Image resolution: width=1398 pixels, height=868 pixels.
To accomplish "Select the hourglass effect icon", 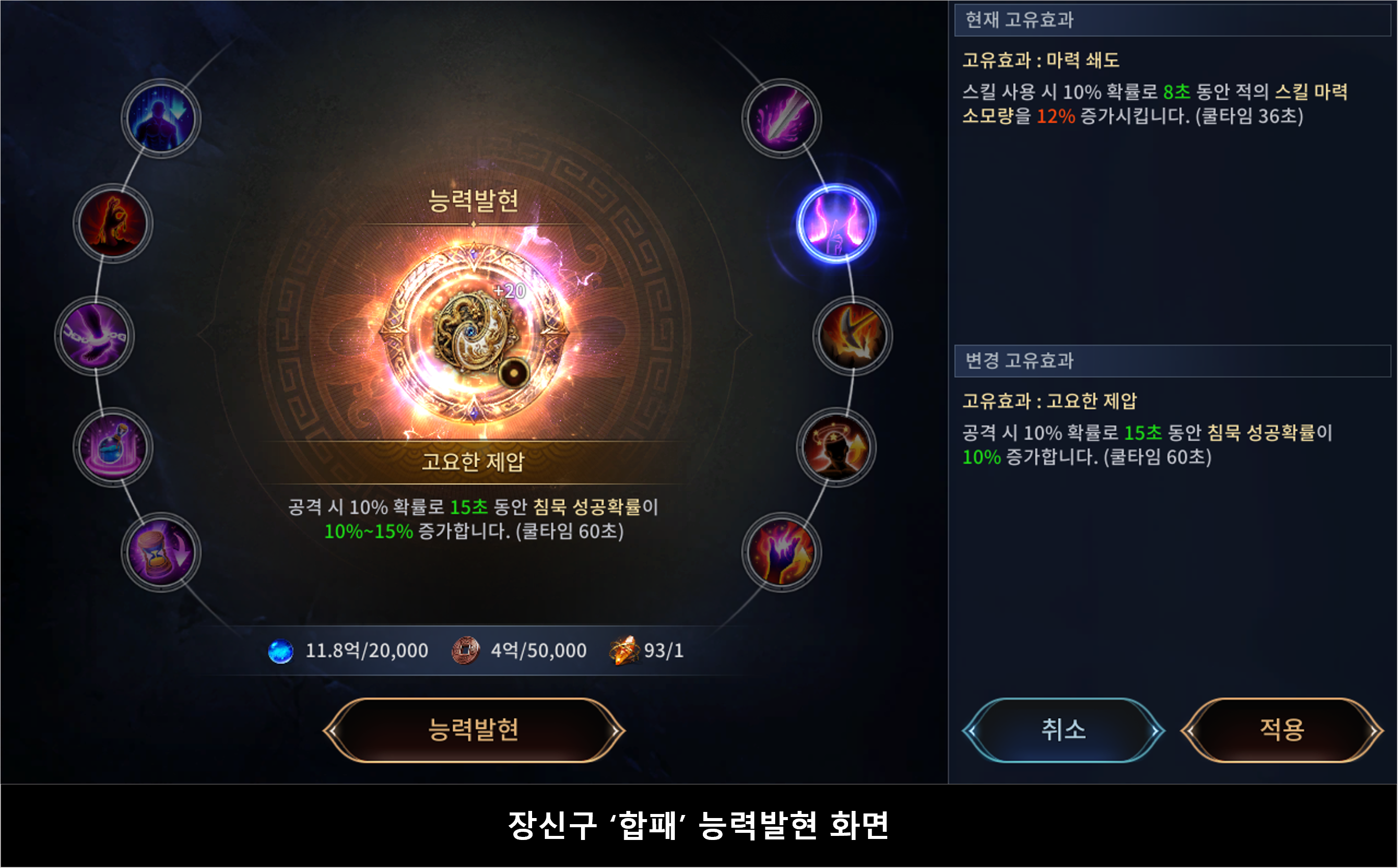I will click(161, 553).
